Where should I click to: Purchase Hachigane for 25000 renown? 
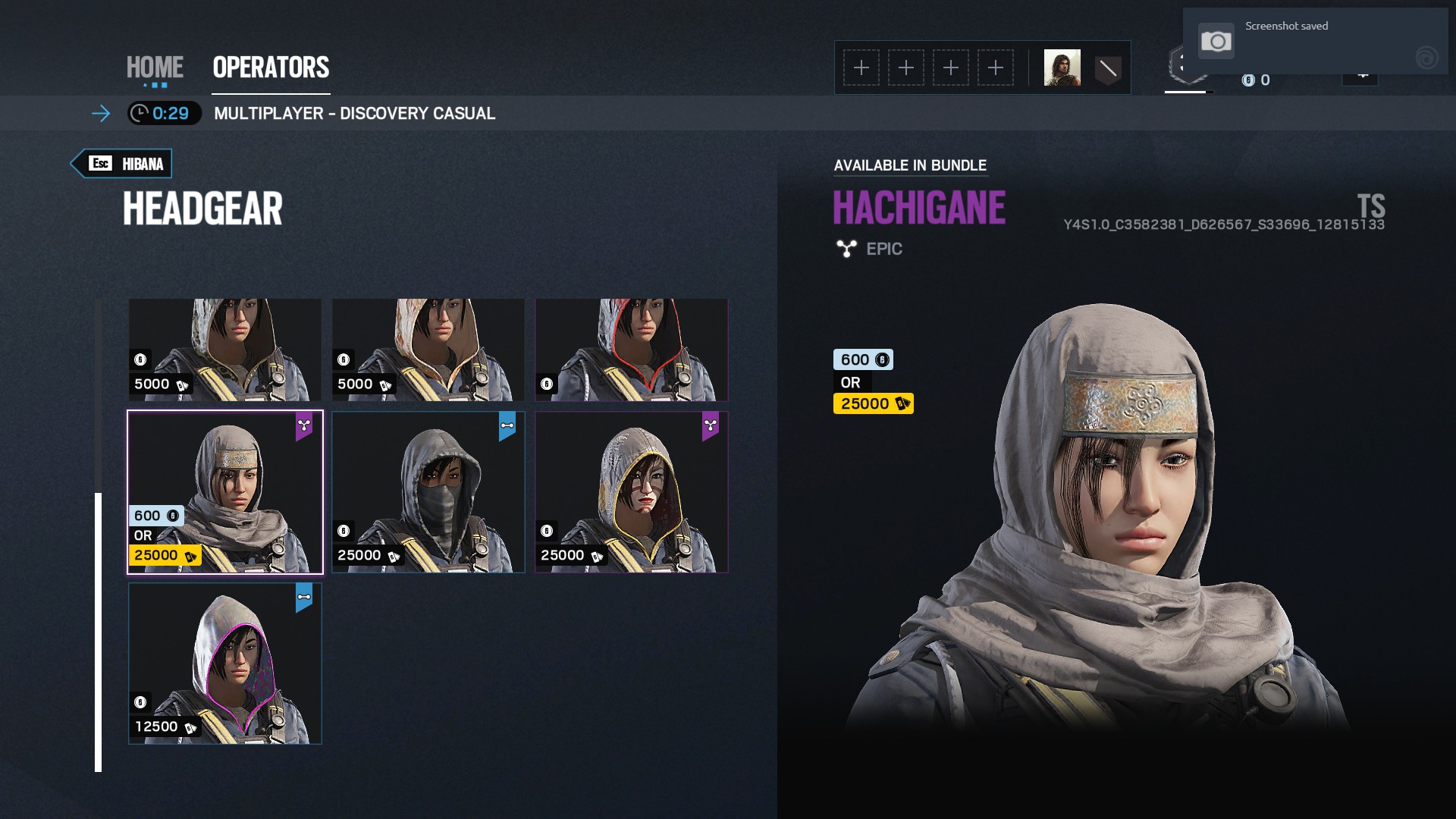(873, 403)
